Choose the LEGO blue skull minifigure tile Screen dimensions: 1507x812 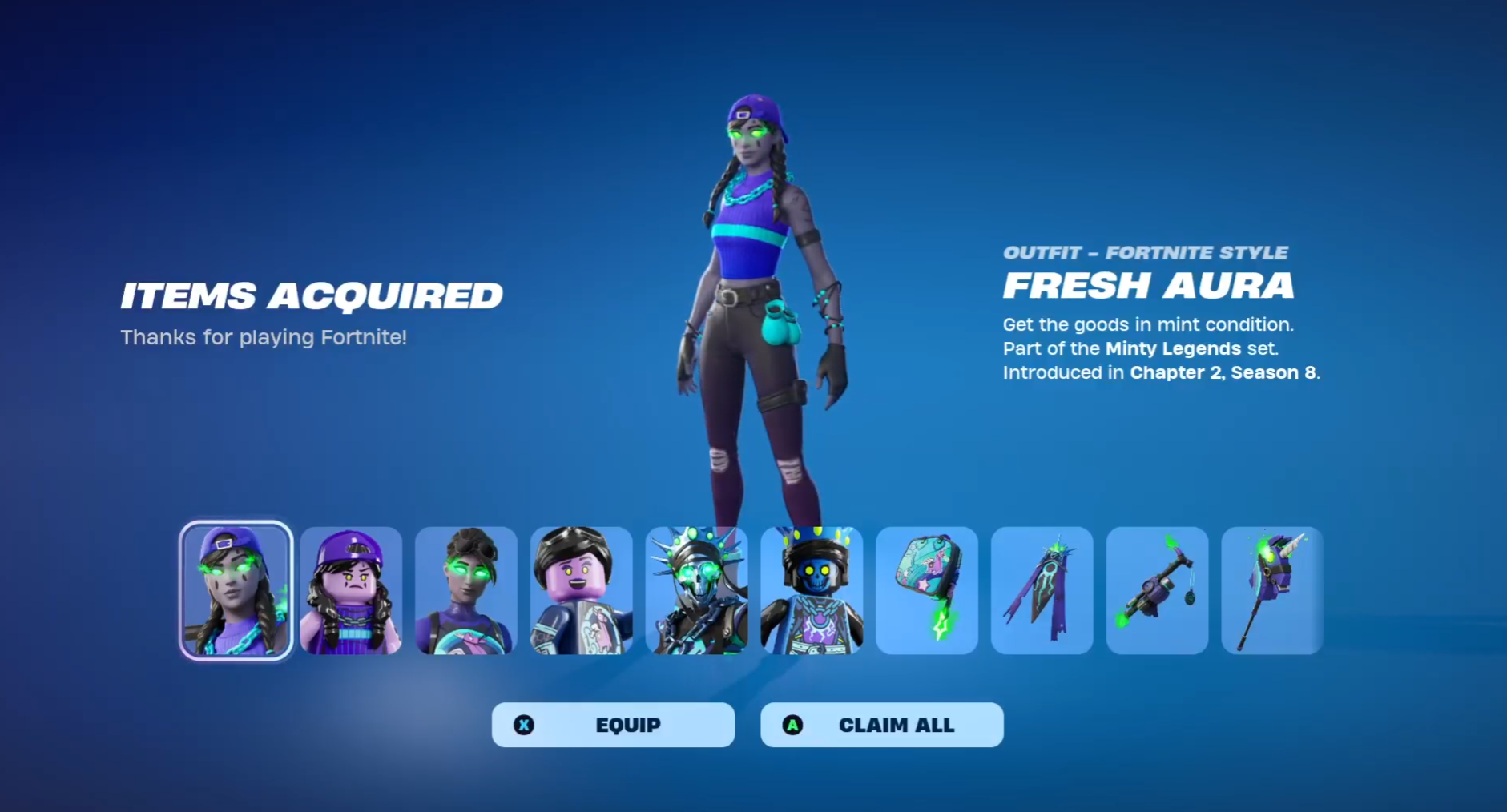tap(812, 590)
